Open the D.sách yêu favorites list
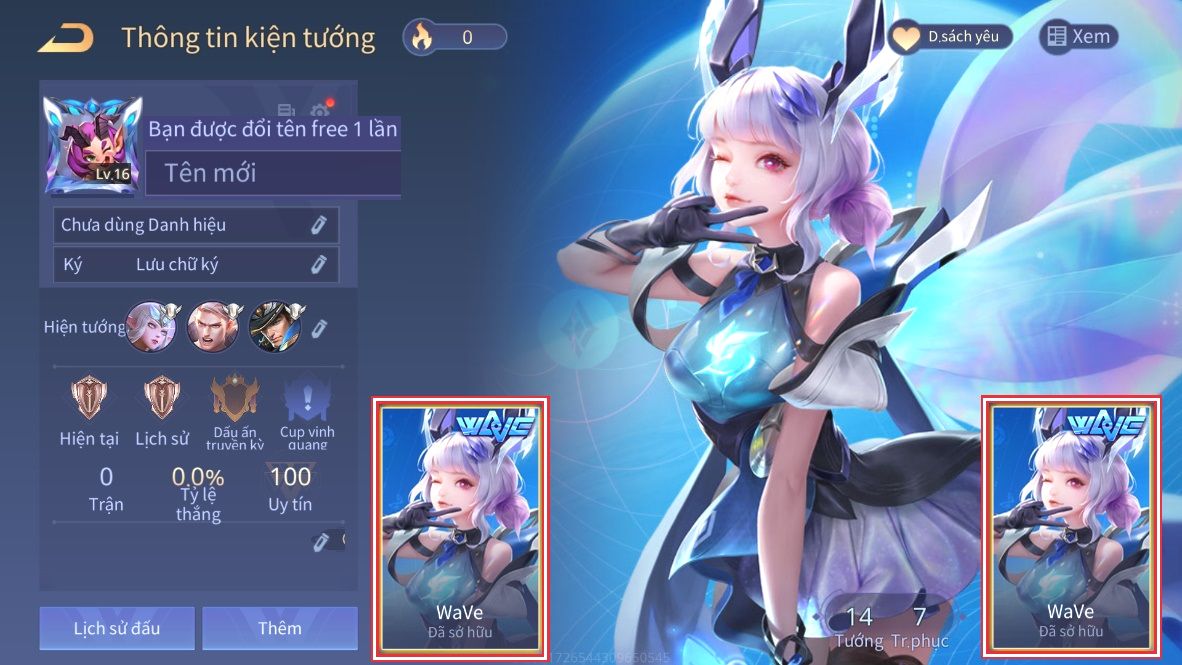Screen dimensions: 1182x665 click(950, 37)
